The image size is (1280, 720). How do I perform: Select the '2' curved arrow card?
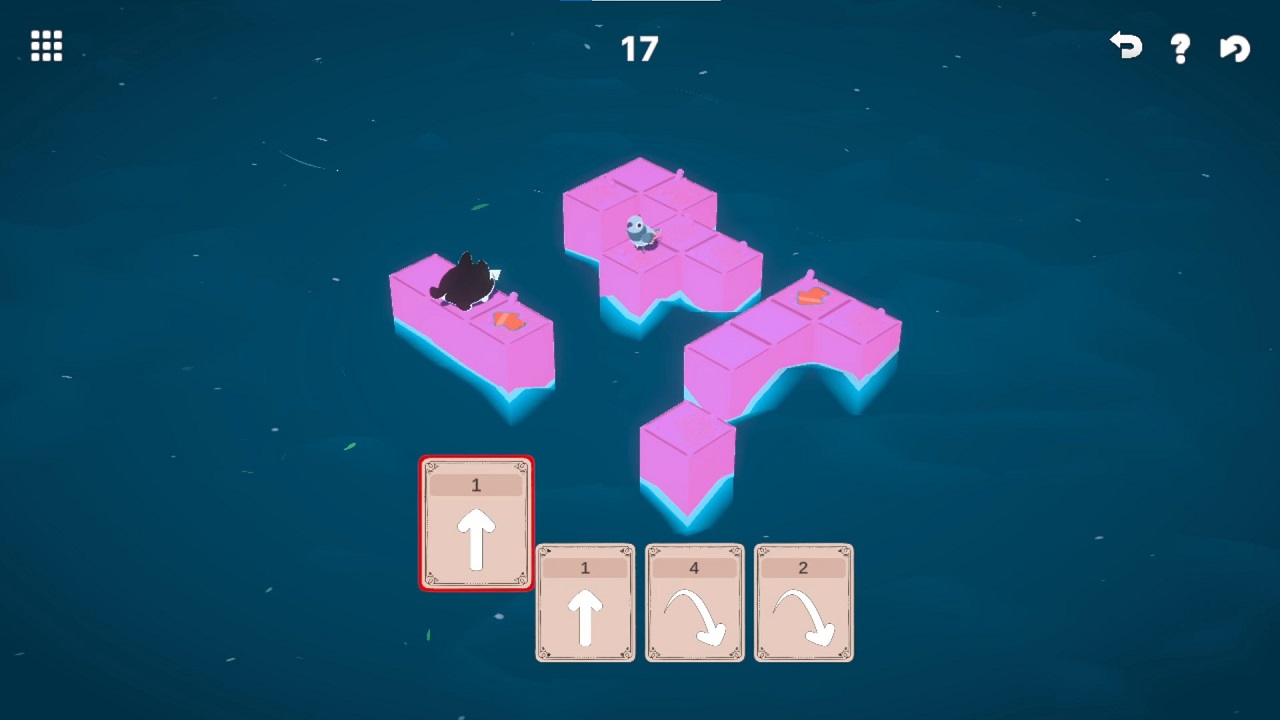803,603
